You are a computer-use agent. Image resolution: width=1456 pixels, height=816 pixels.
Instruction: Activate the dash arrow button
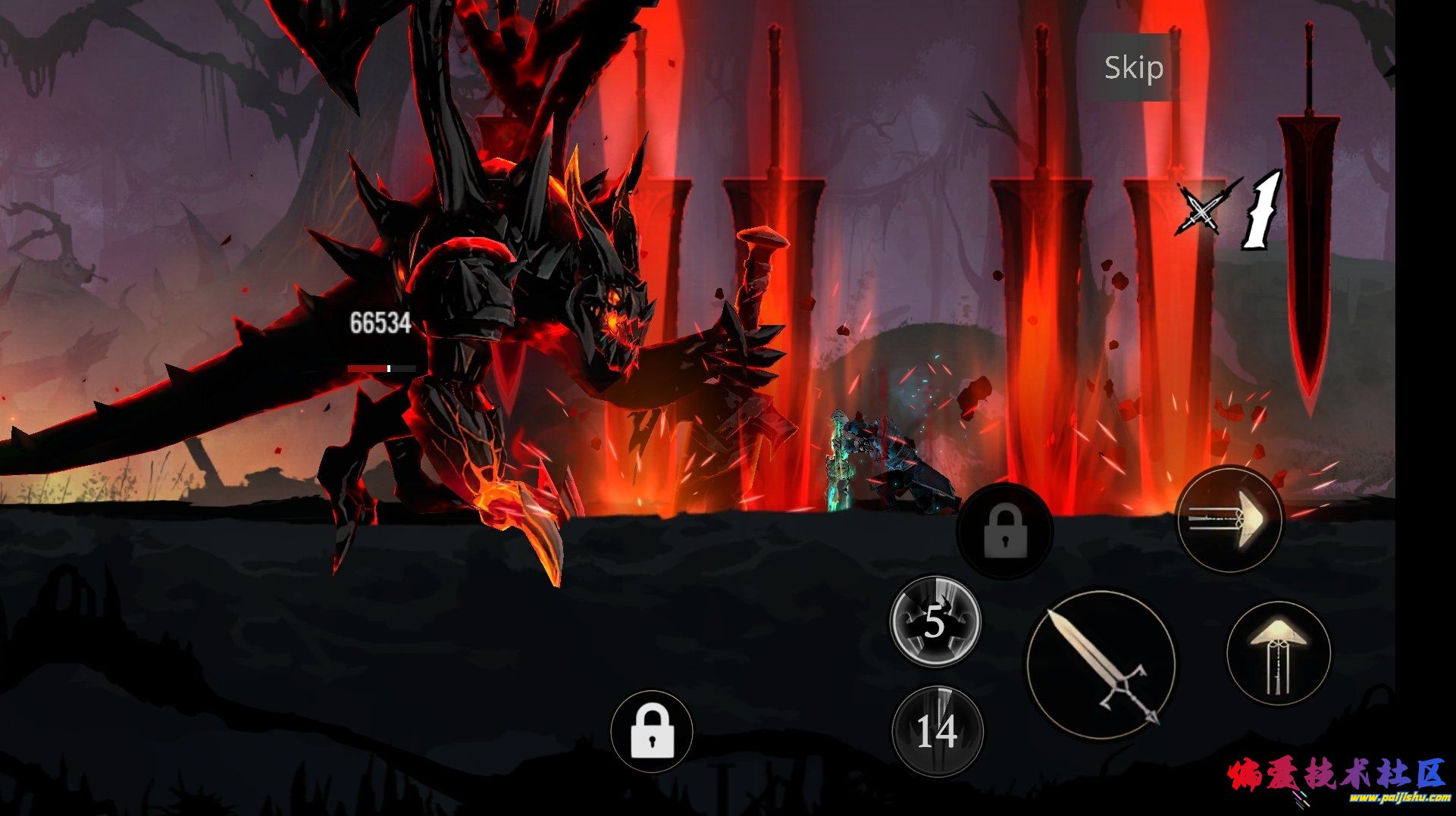pyautogui.click(x=1229, y=519)
